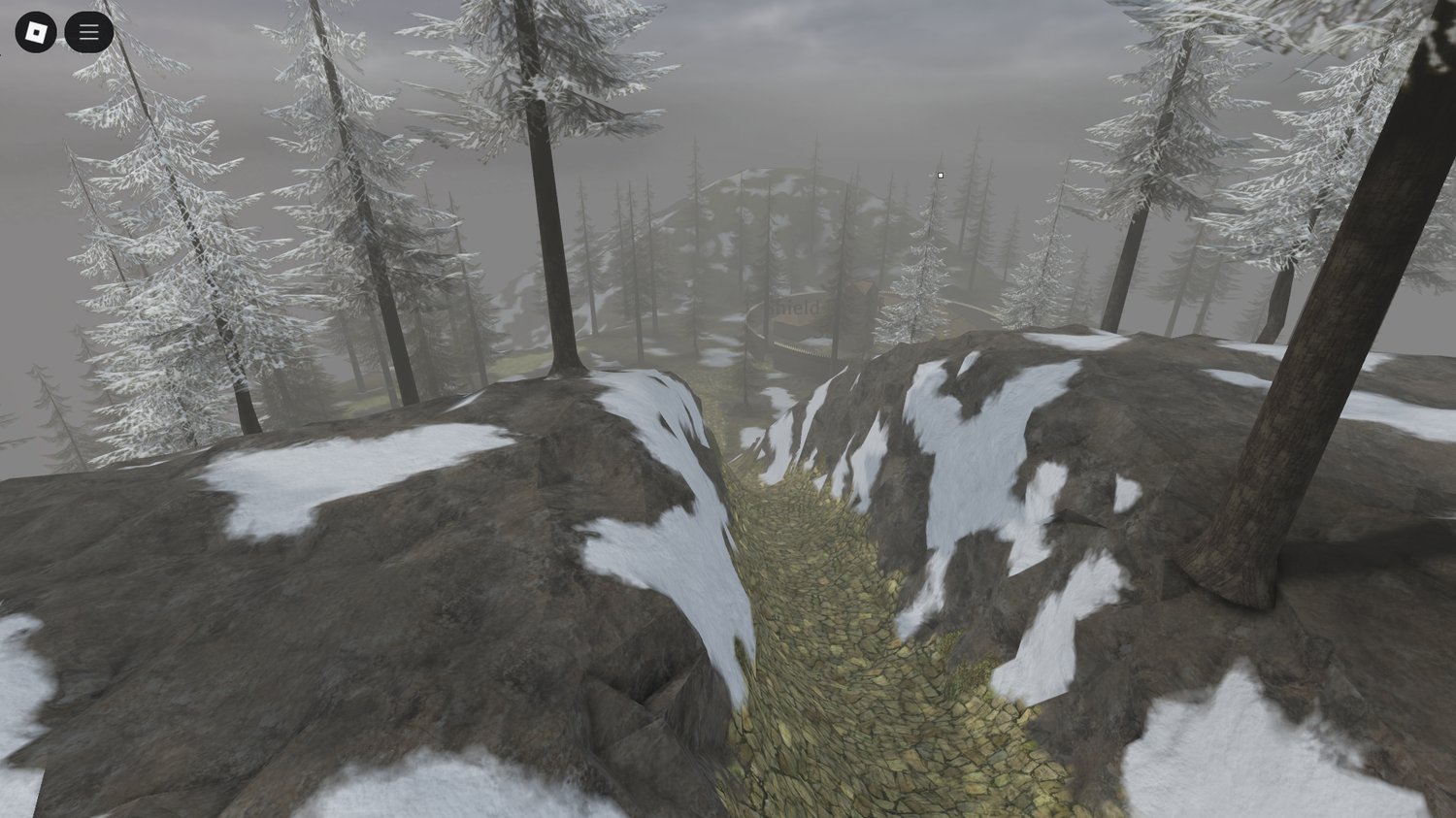Click the white crosshair reticle

tap(940, 176)
